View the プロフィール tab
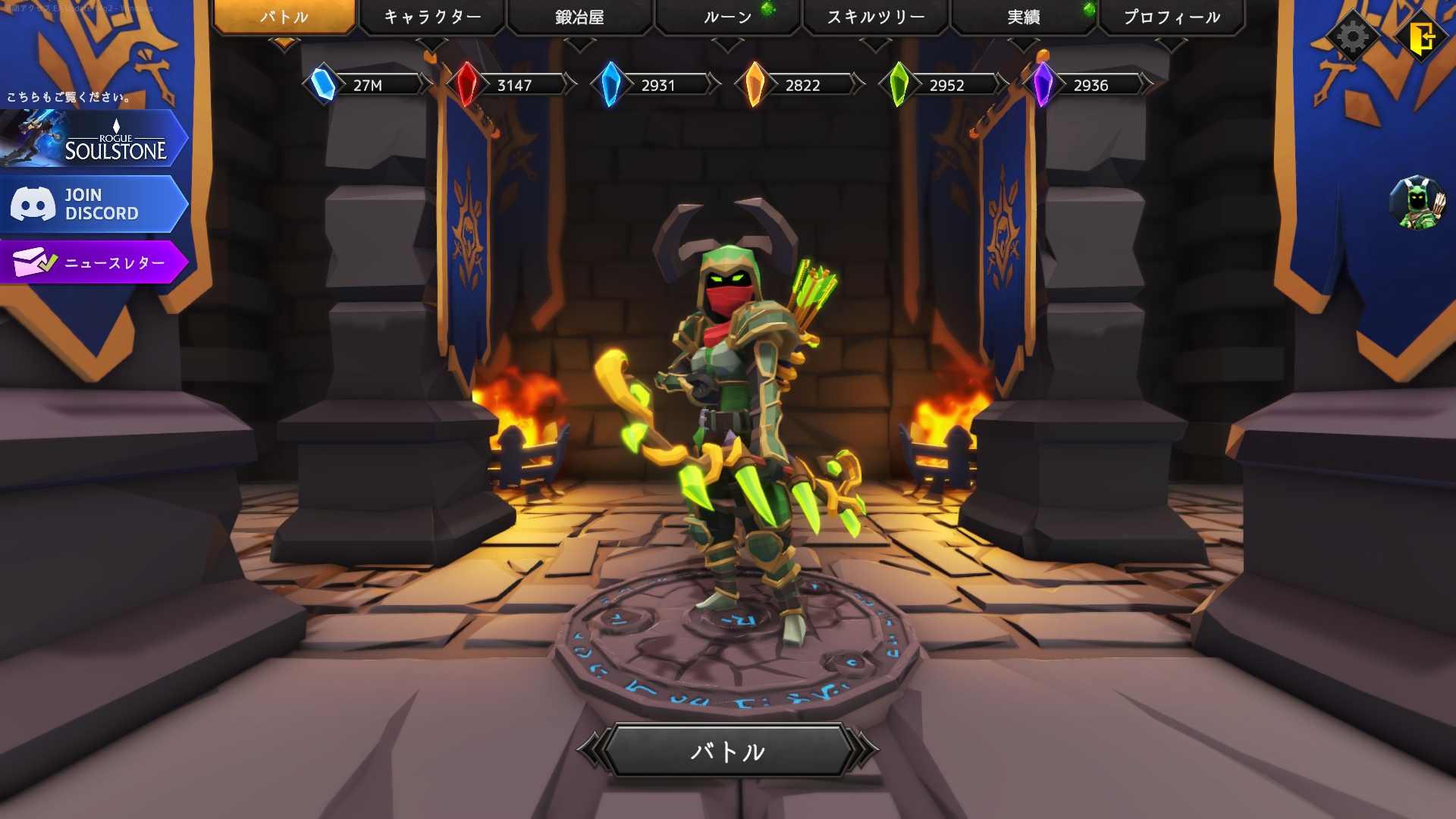 click(1171, 17)
